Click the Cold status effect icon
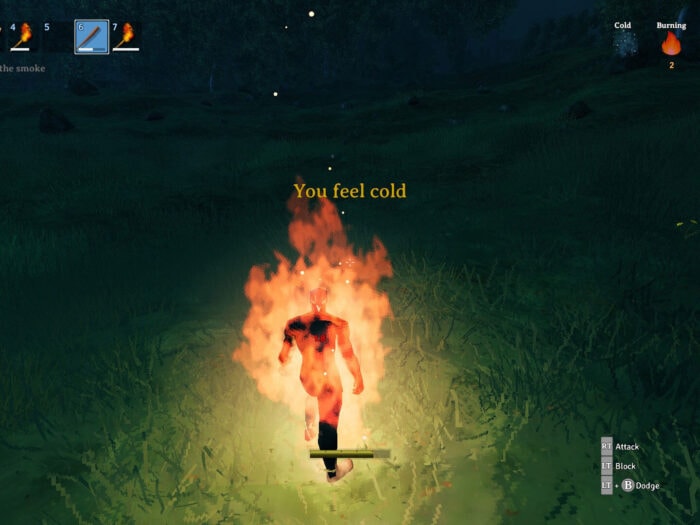This screenshot has width=700, height=525. (624, 44)
